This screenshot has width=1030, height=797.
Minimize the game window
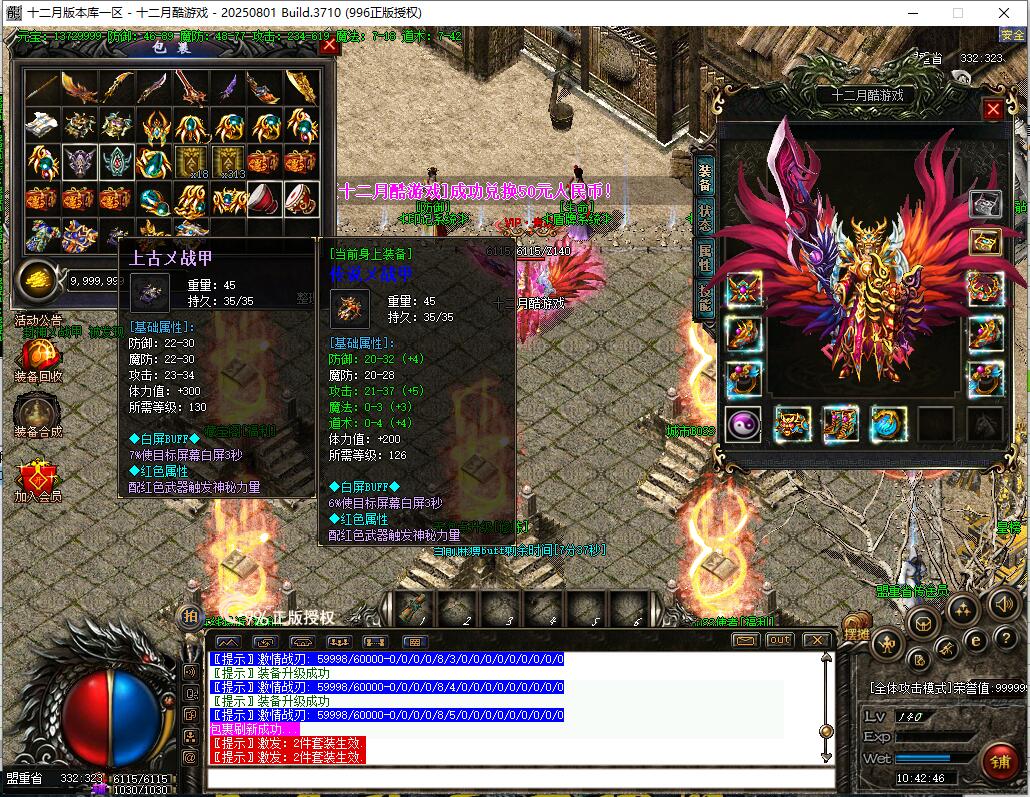[912, 13]
